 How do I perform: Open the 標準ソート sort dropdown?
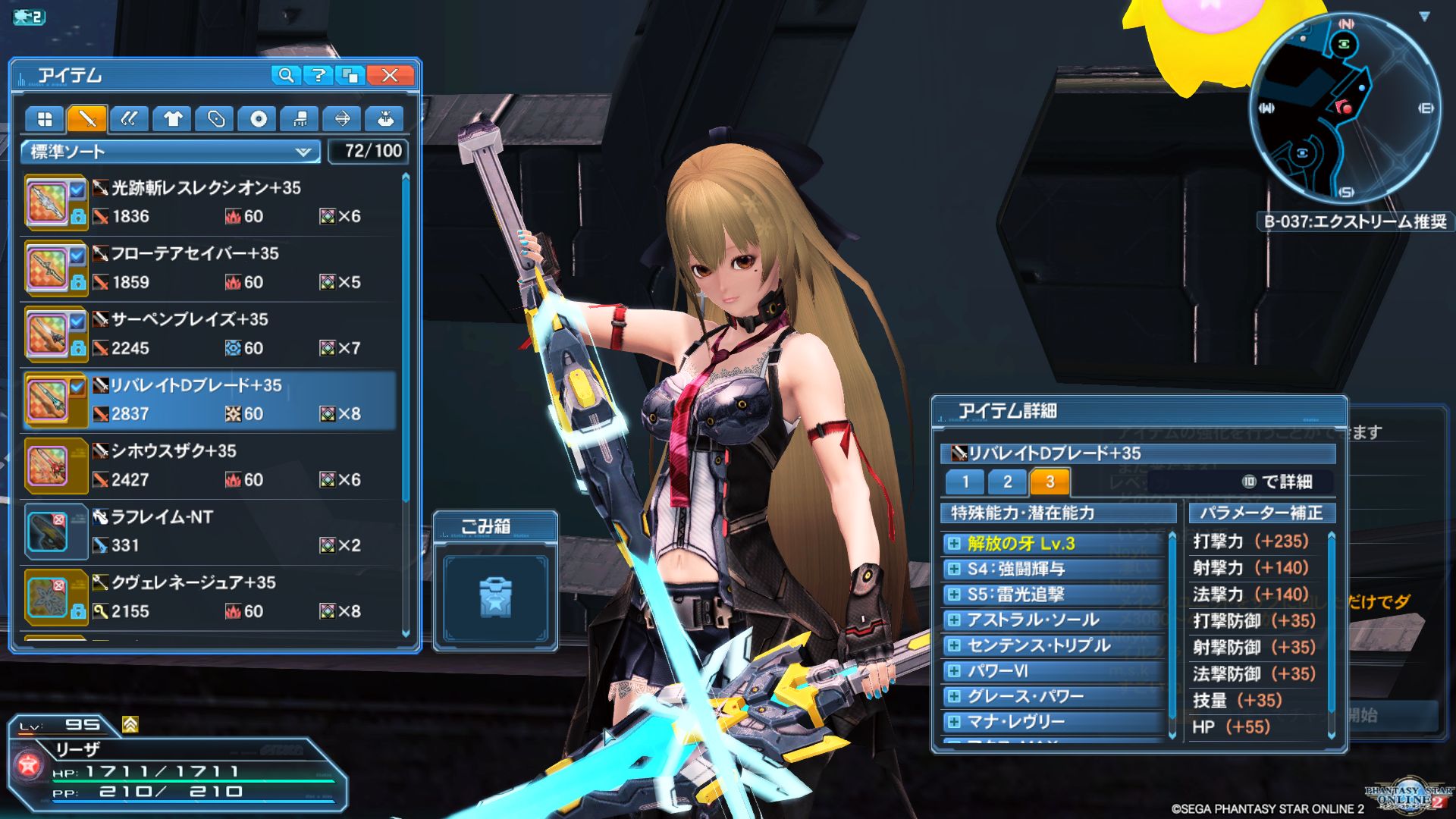[x=171, y=152]
